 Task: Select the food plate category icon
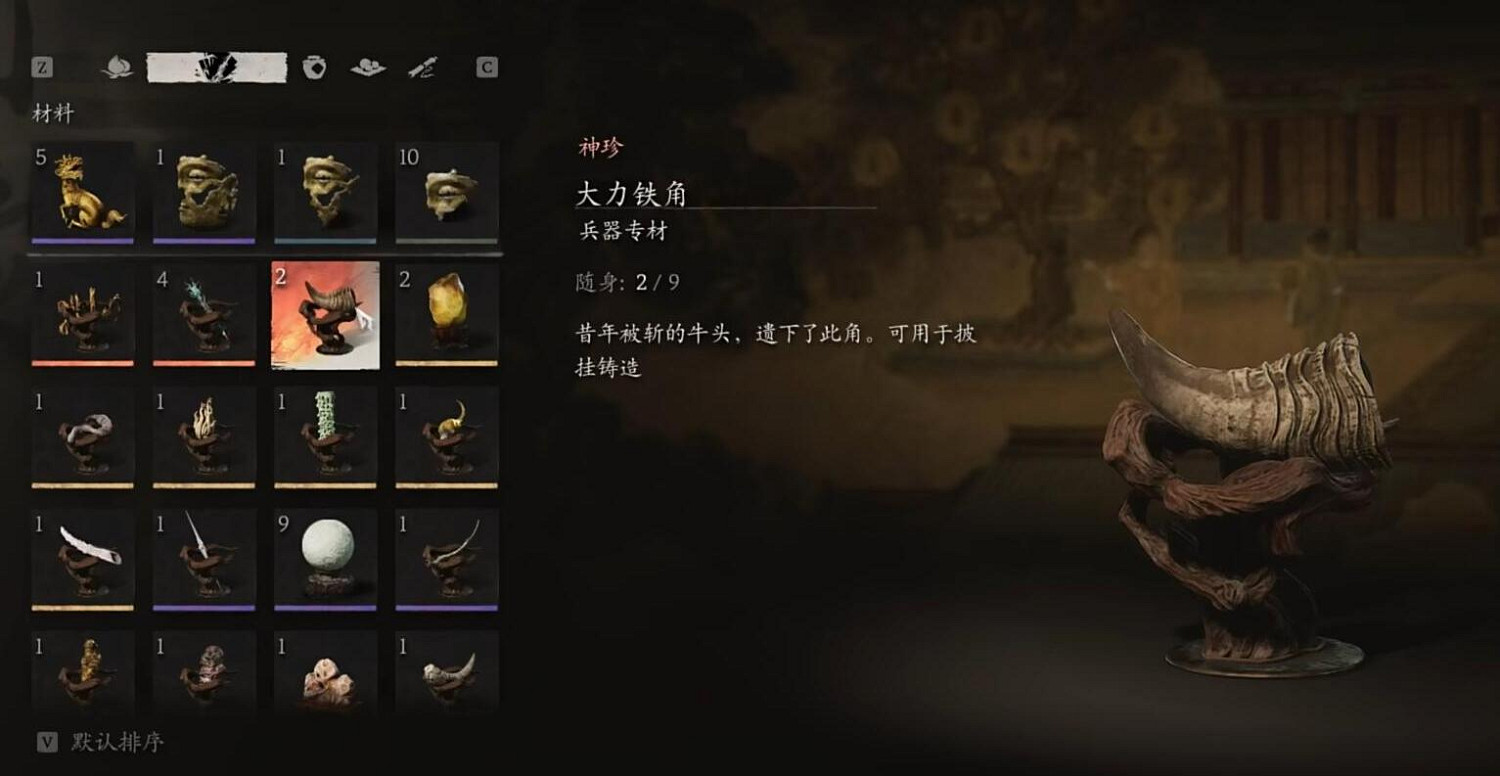(367, 68)
